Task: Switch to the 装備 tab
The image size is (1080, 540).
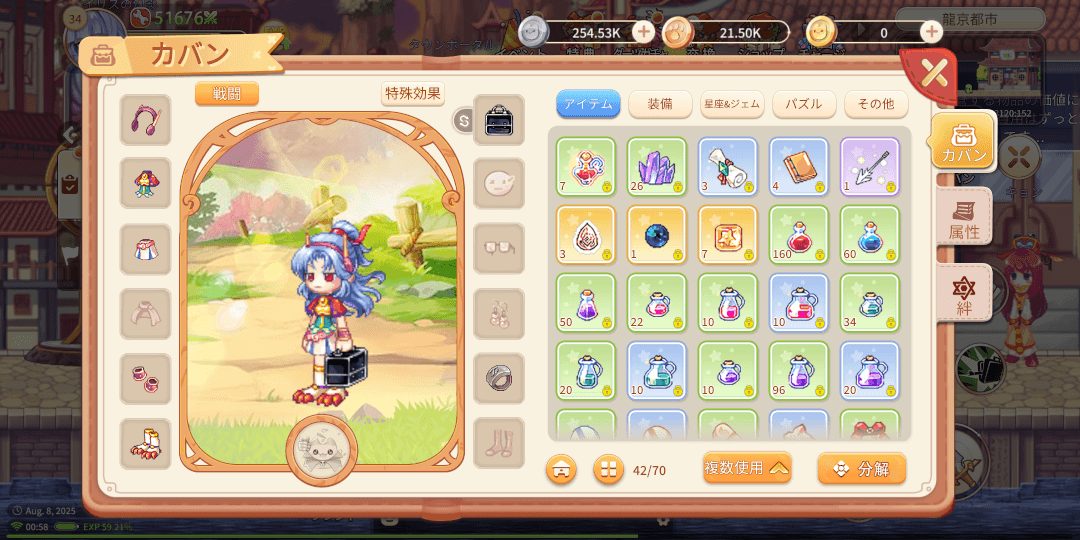Action: click(659, 104)
